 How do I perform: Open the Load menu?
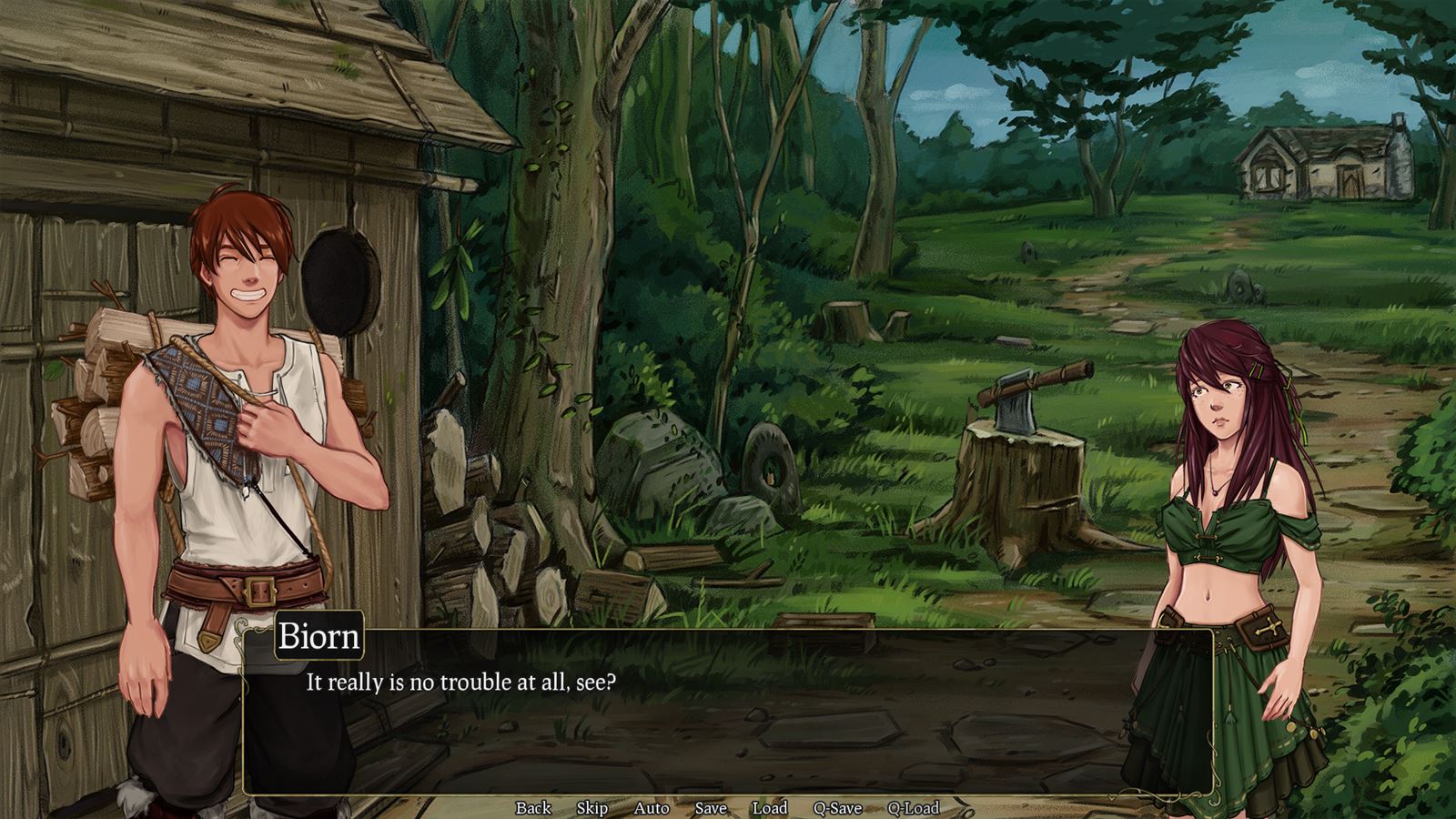coord(770,807)
